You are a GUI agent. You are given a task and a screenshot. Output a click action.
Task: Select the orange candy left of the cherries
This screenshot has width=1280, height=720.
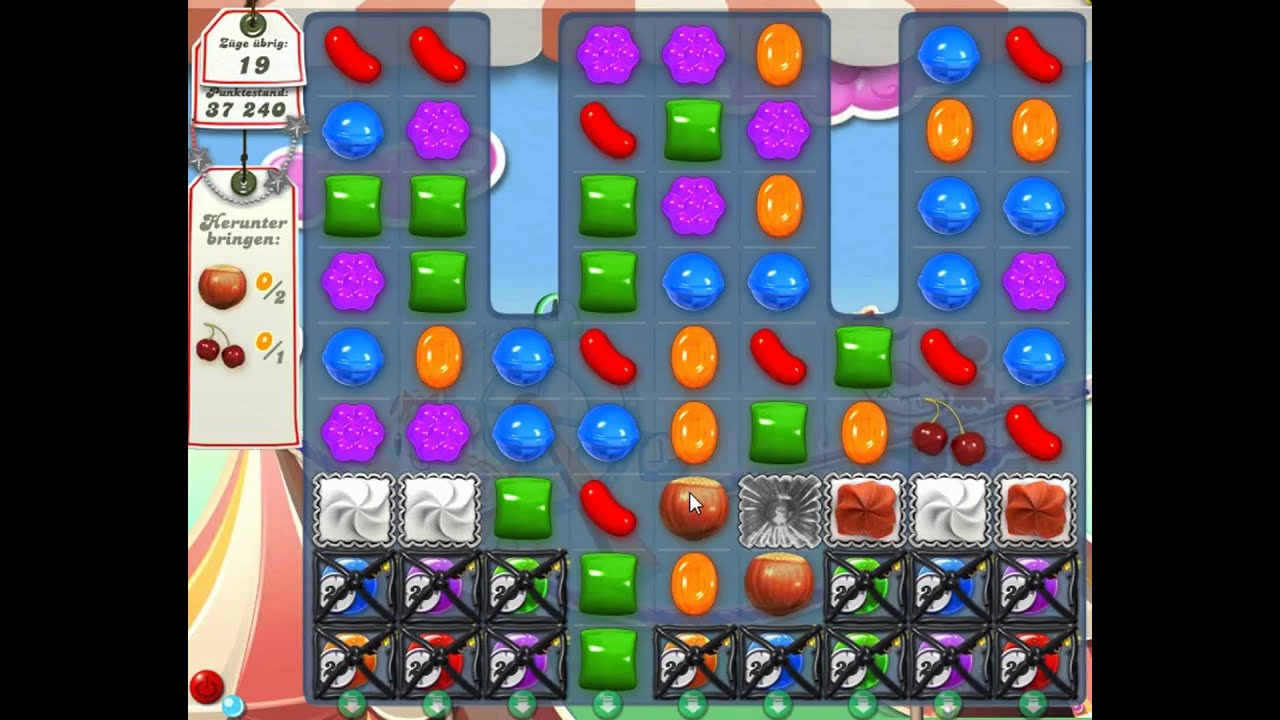click(x=864, y=432)
